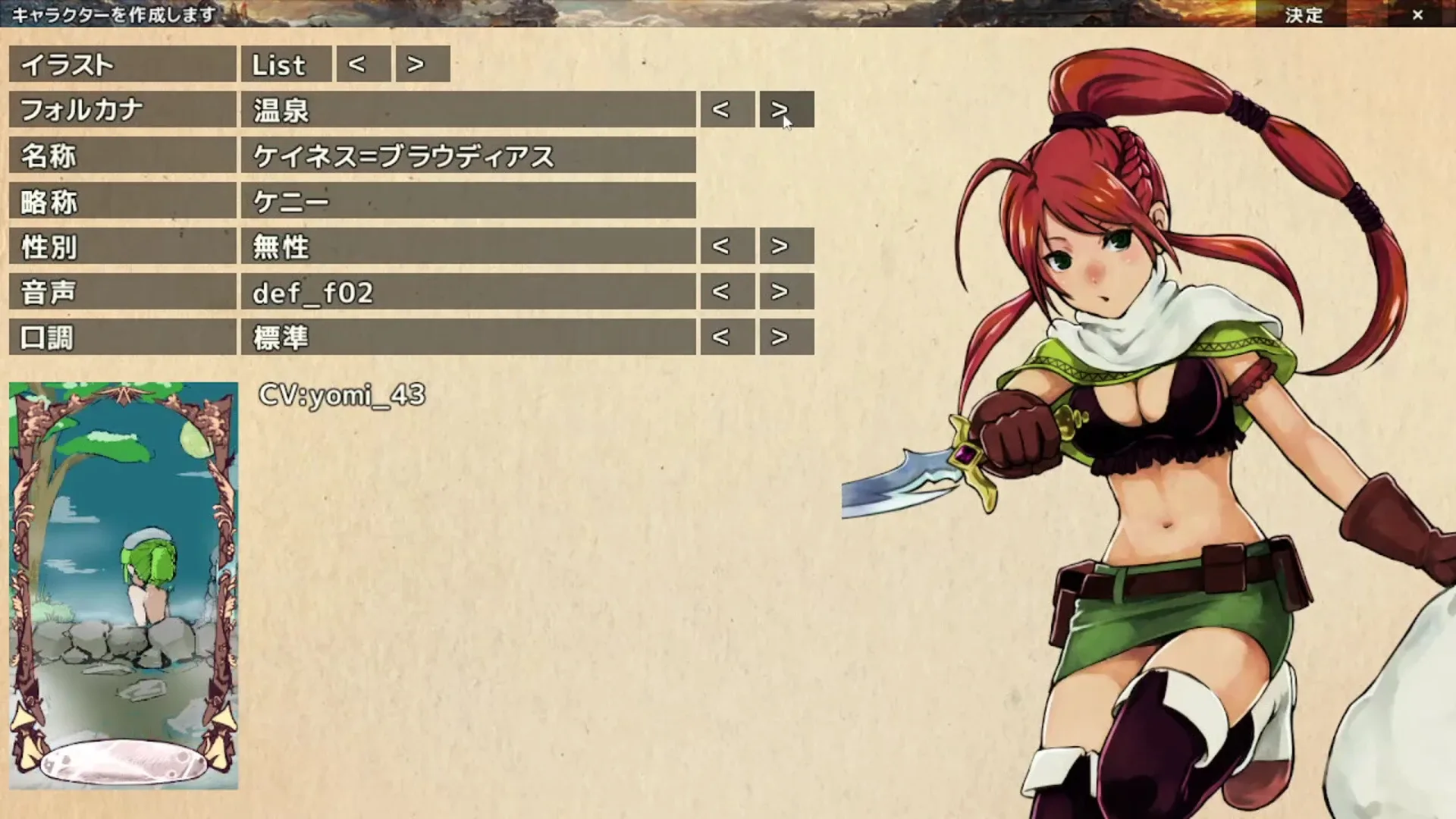Click the フォルカナ field showing 温泉
This screenshot has height=819, width=1456.
(470, 110)
